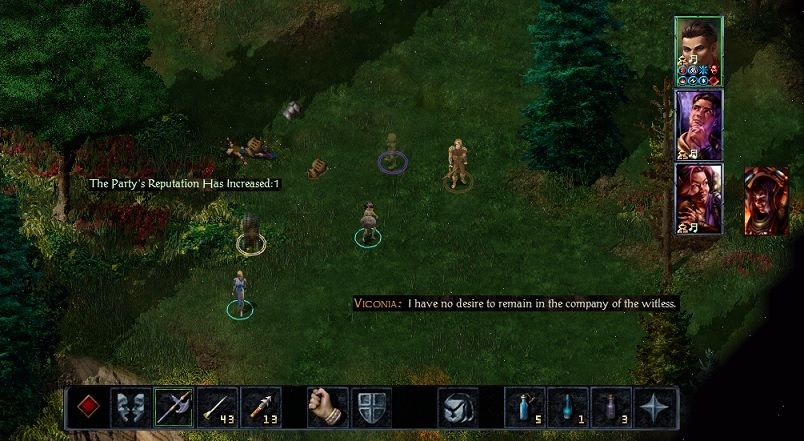The height and width of the screenshot is (441, 804).
Task: Choose the arrow slot with 13 remaining
Action: [261, 408]
